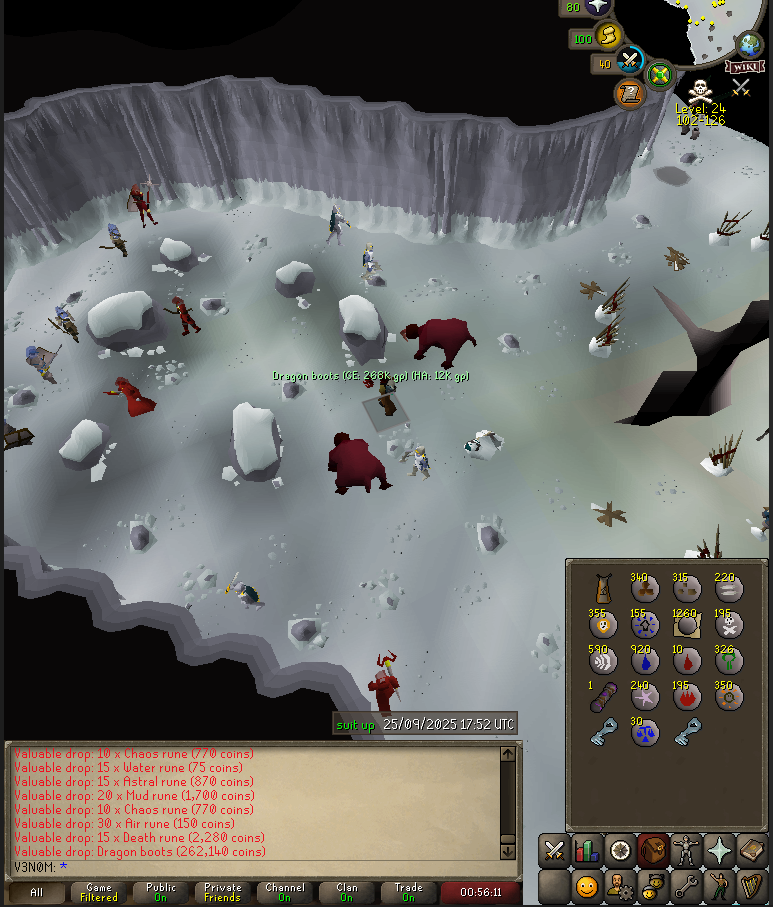Click the law rune stack of 30
This screenshot has width=773, height=907.
tap(645, 733)
